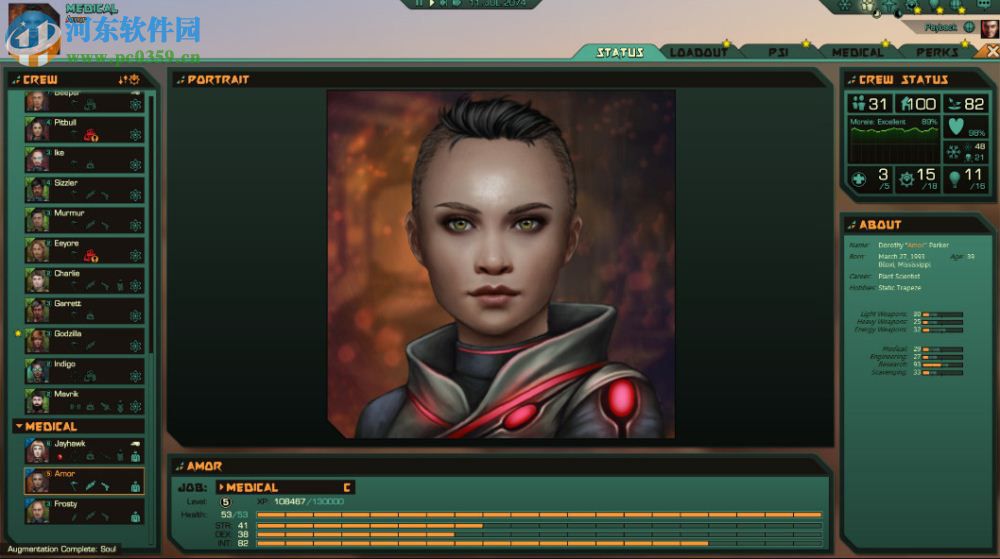The height and width of the screenshot is (559, 1000).
Task: Choose Mavrik from the roster
Action: point(85,401)
